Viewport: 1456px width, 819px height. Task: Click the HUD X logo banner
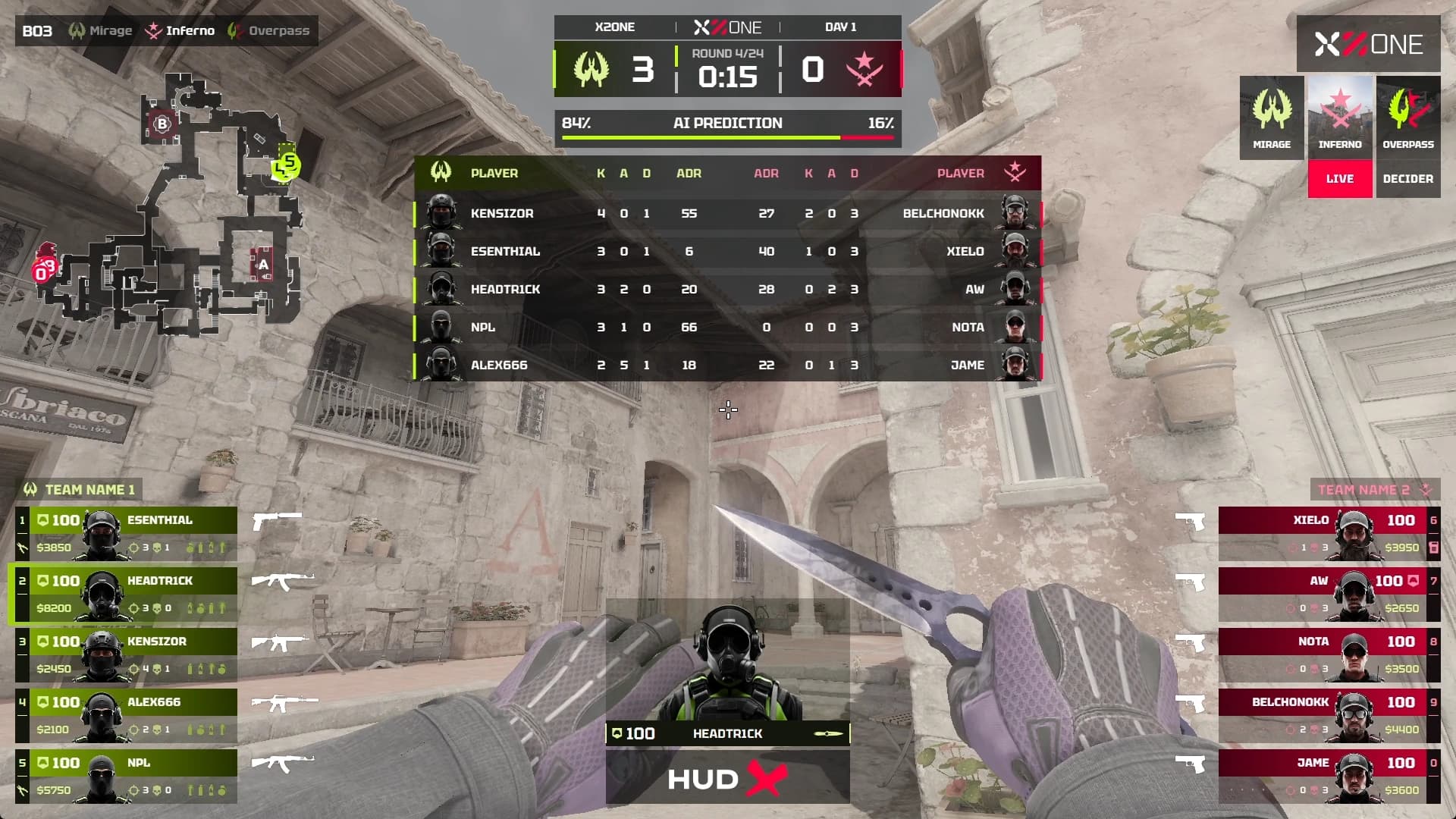(x=728, y=779)
